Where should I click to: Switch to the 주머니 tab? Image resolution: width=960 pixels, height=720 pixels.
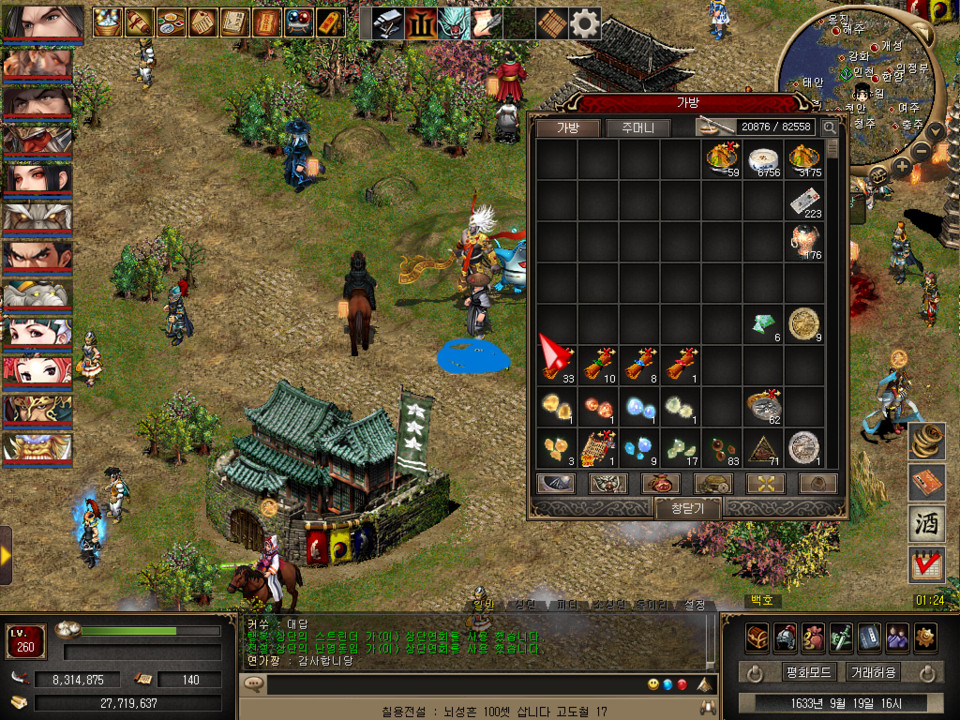[x=637, y=127]
